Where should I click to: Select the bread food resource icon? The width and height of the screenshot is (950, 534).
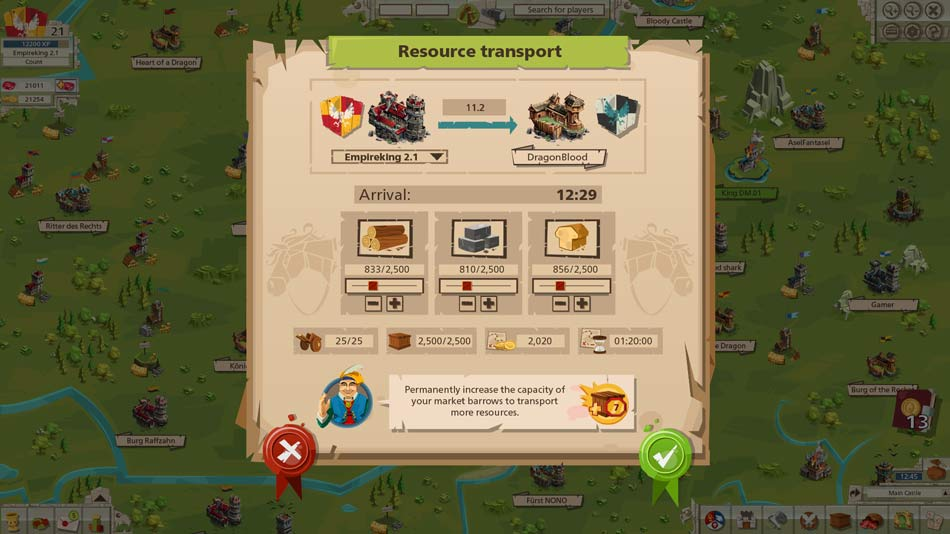pyautogui.click(x=571, y=238)
